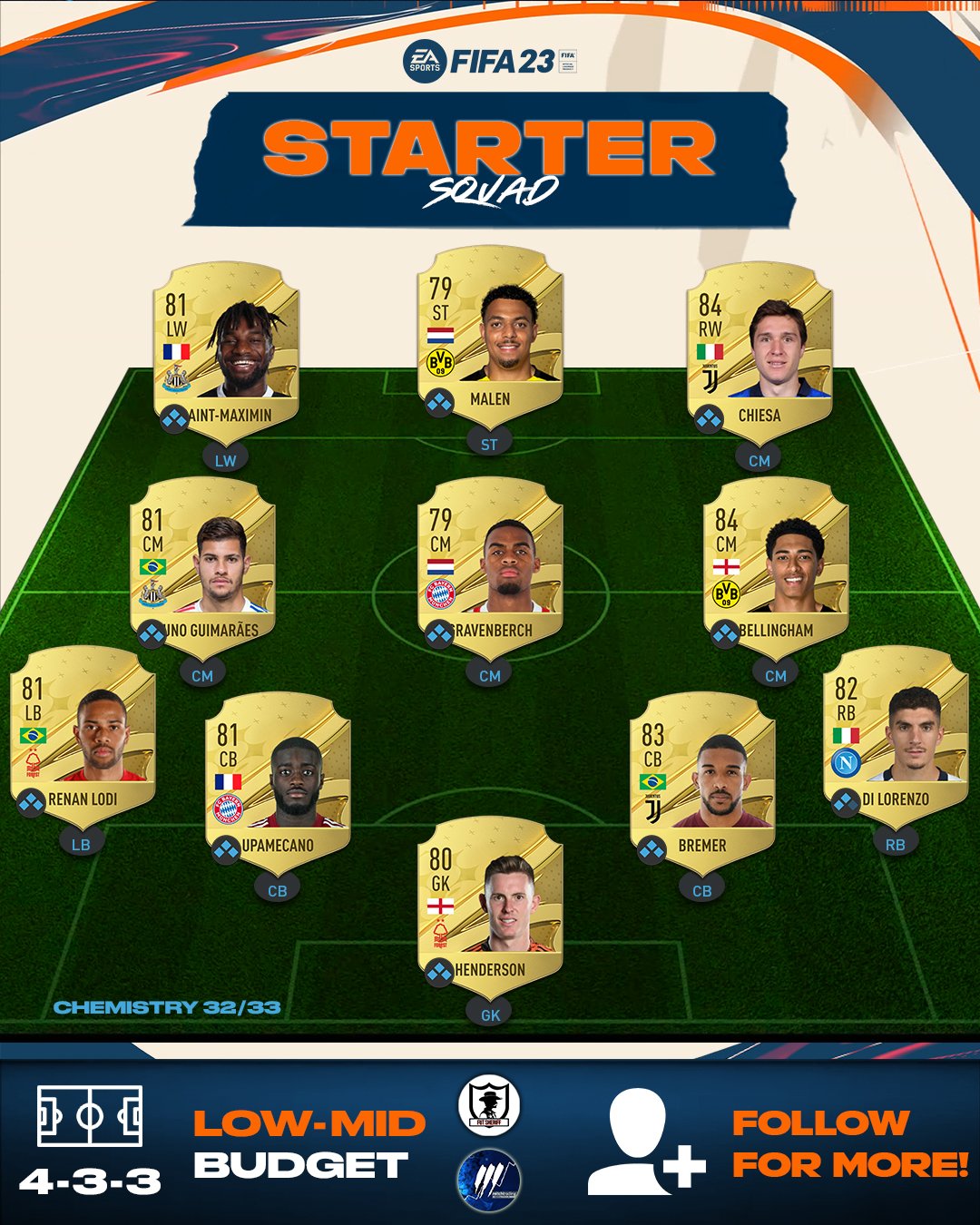
Task: Select the Bremer centre-back card
Action: click(x=702, y=779)
